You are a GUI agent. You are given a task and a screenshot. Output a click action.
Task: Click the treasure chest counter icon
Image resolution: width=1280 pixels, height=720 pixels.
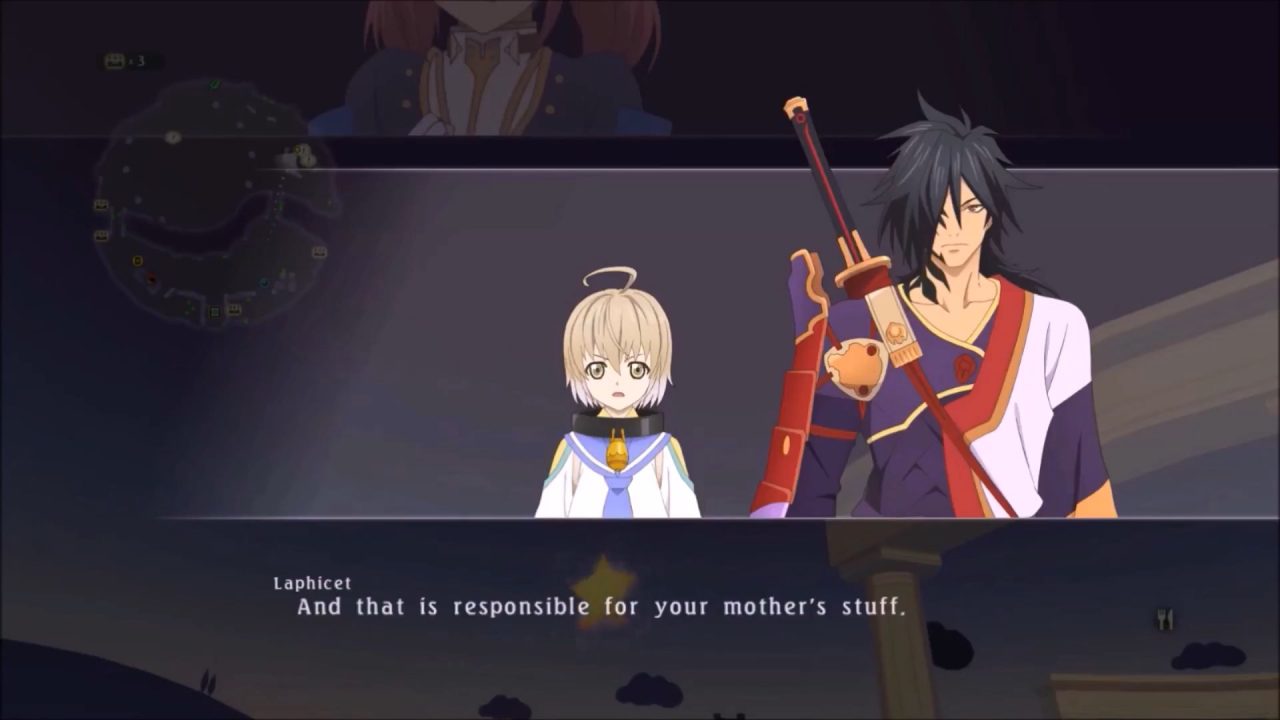click(x=115, y=61)
